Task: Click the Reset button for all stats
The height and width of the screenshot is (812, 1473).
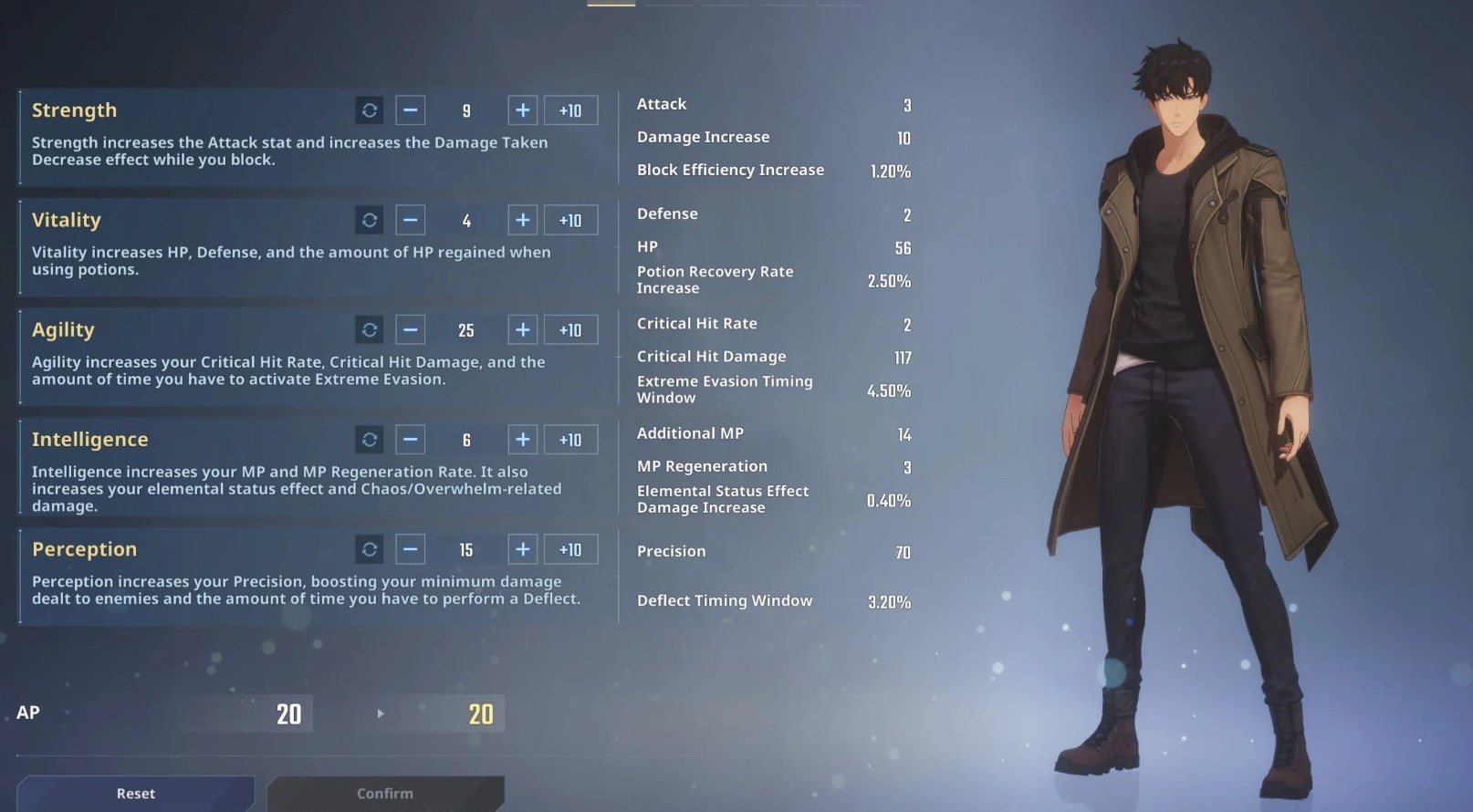Action: (x=136, y=793)
